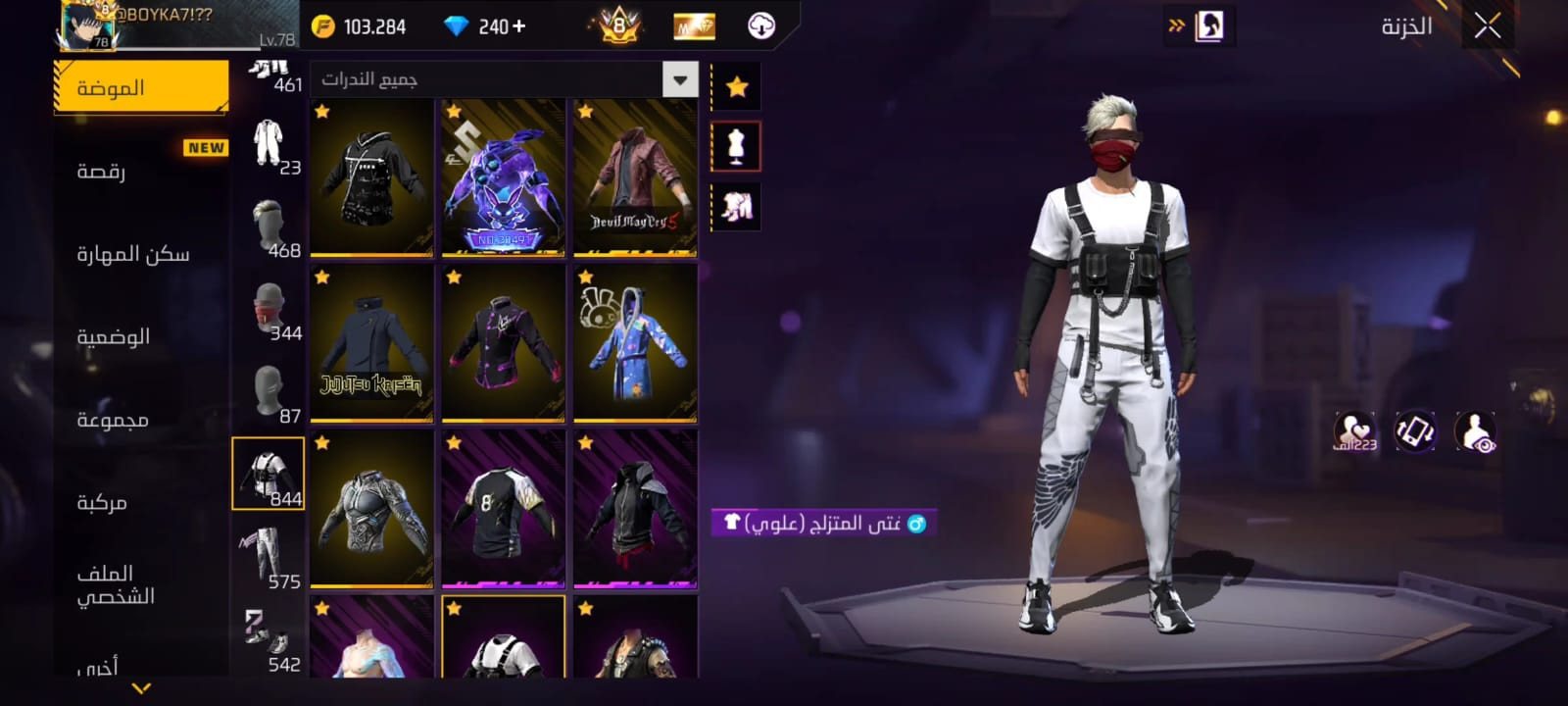Select the number 8 black jersey
Screen dimensions: 1568x706
point(503,508)
